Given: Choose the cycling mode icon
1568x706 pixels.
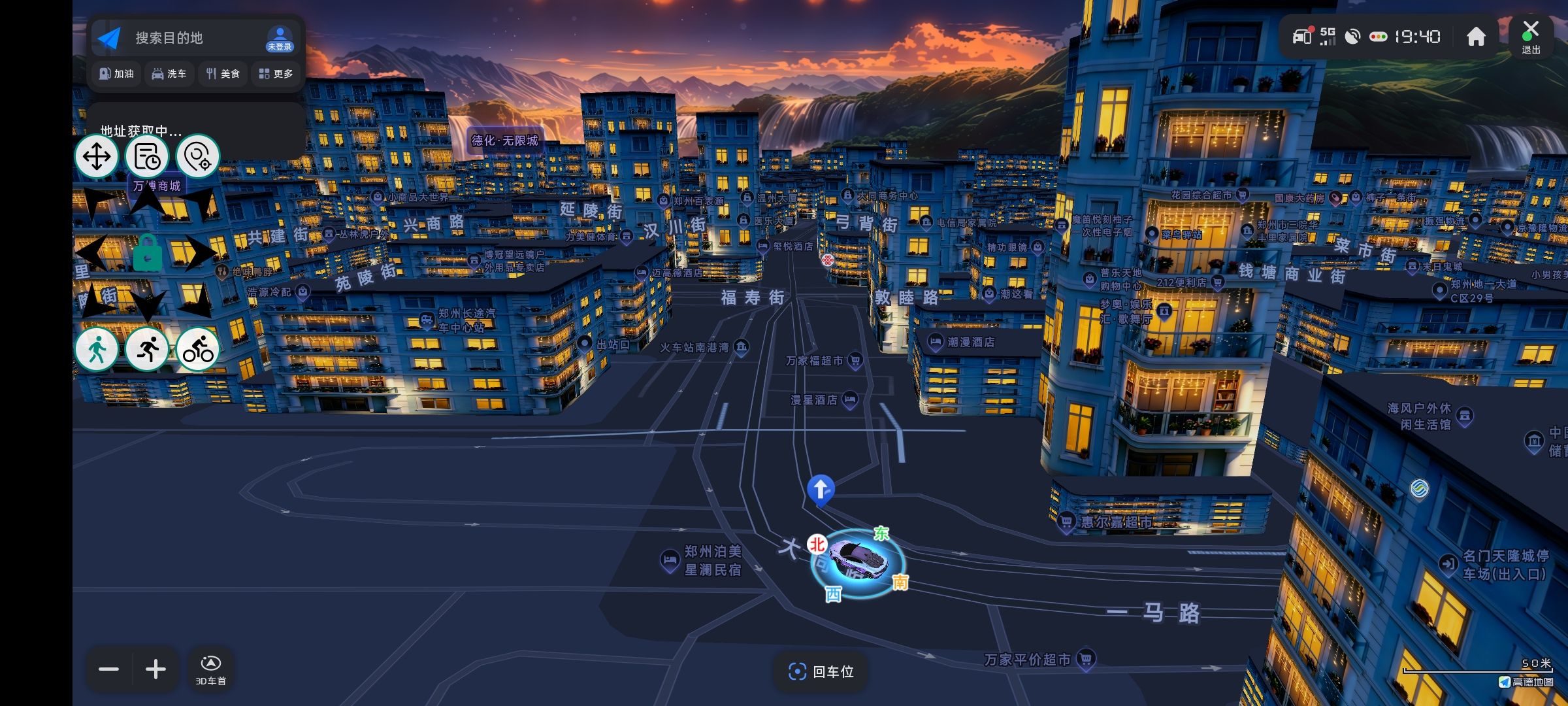Looking at the screenshot, I should pos(198,349).
